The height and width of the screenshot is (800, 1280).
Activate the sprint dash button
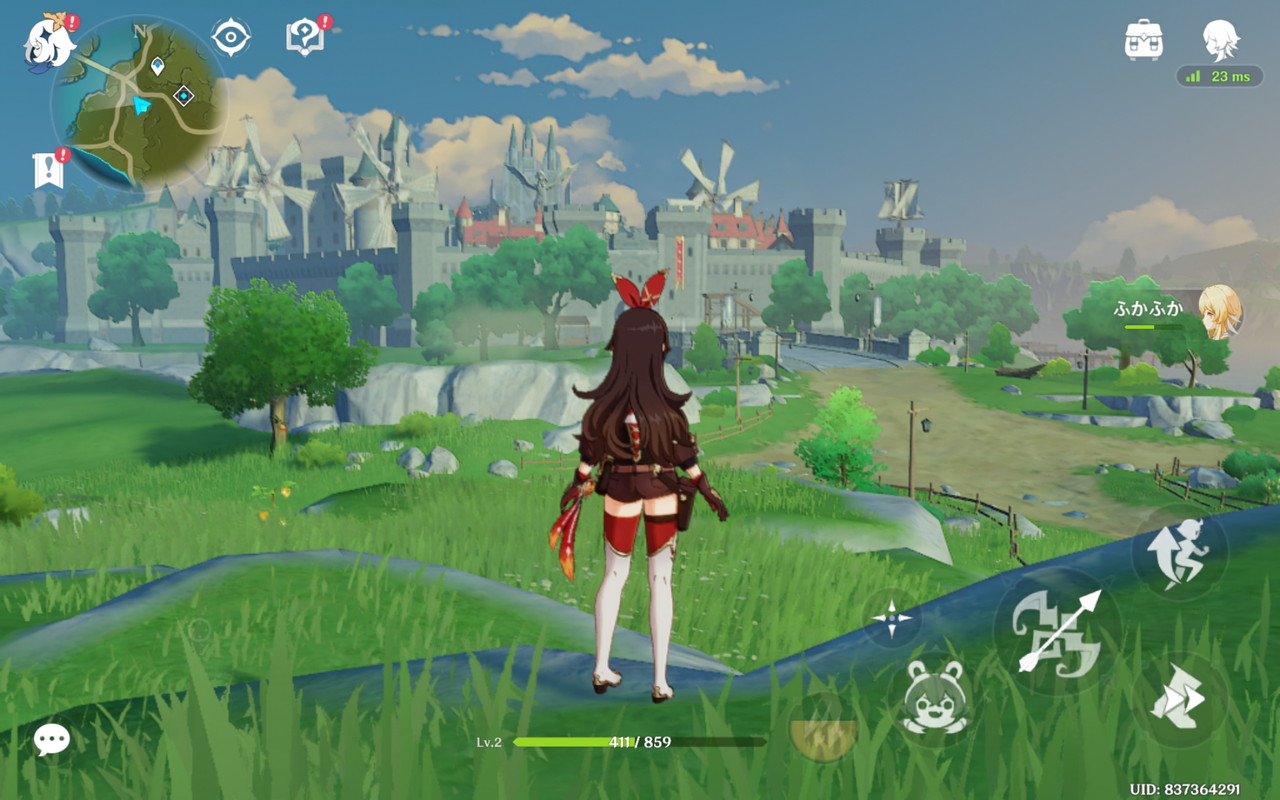[1180, 699]
